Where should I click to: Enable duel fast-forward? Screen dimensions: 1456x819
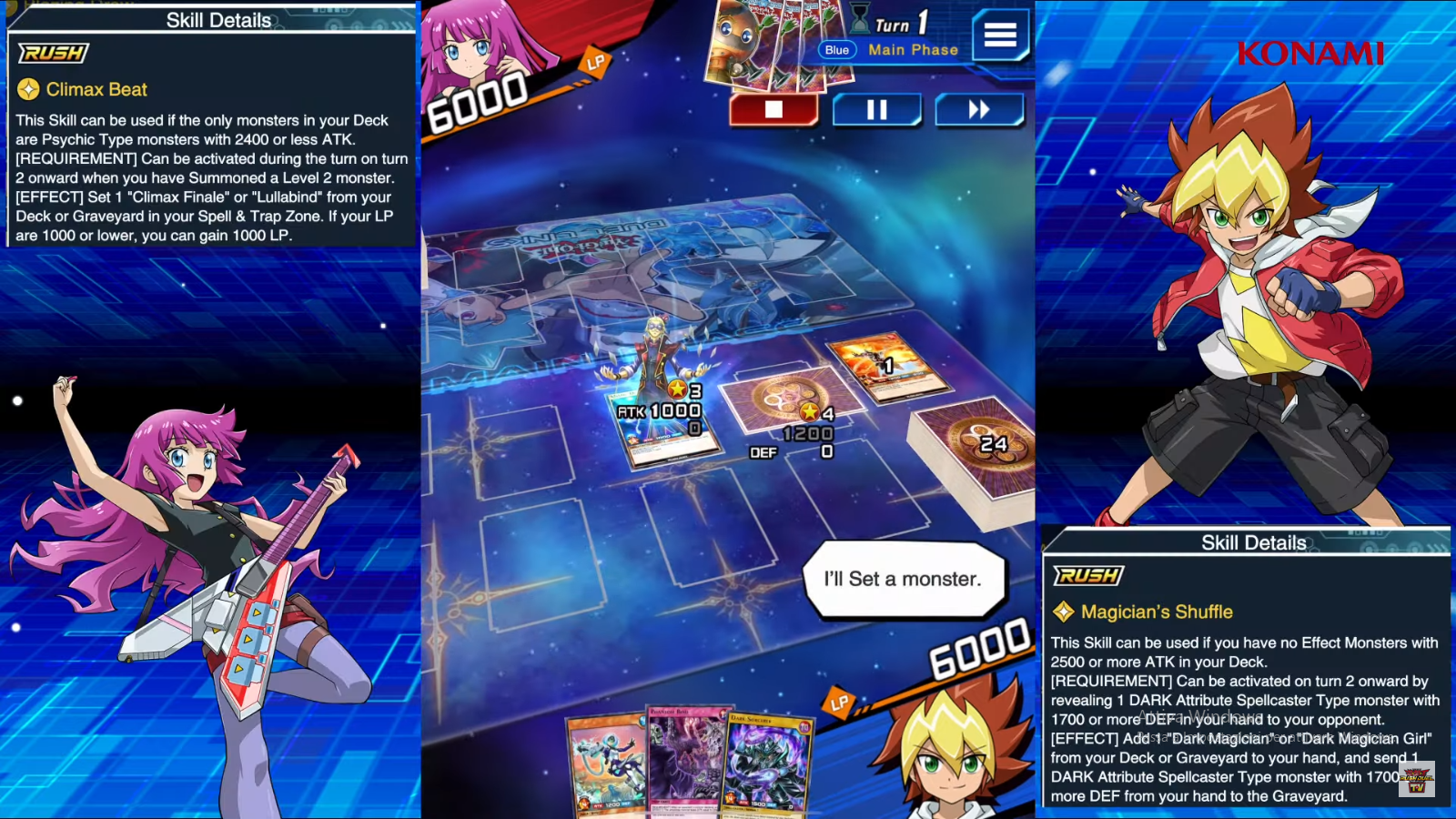pyautogui.click(x=979, y=109)
